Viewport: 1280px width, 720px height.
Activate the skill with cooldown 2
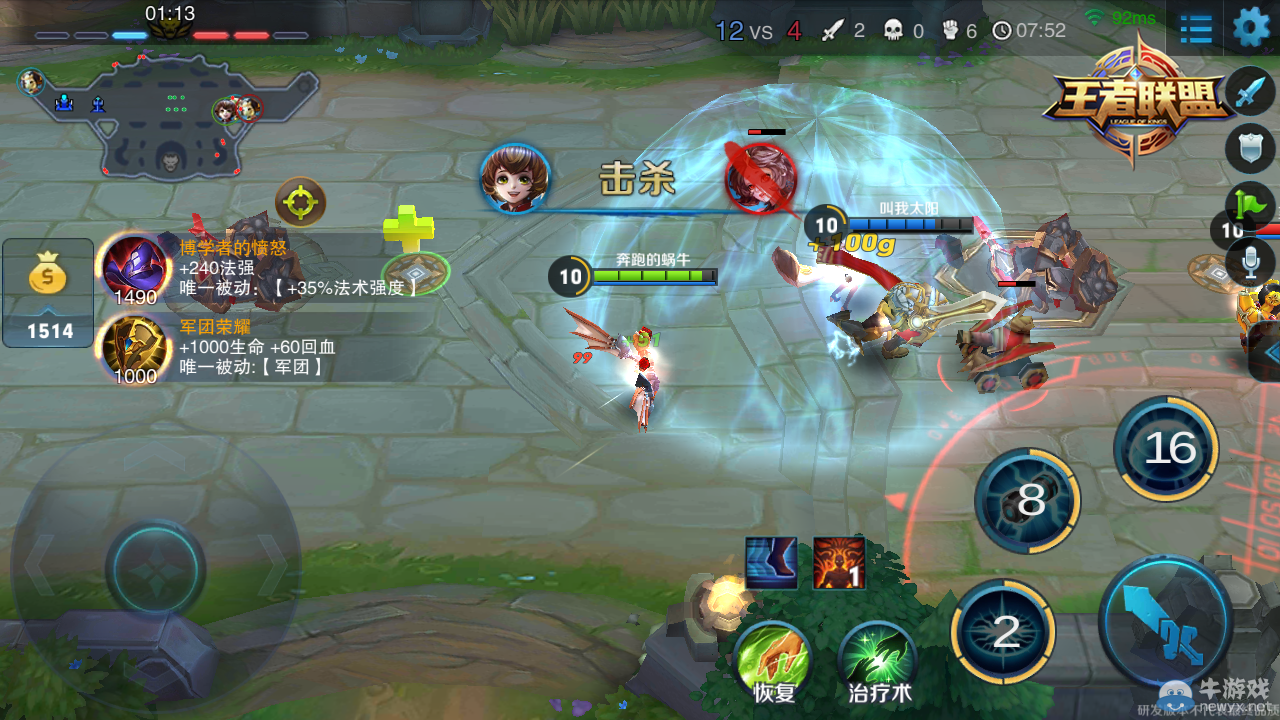pyautogui.click(x=1004, y=631)
